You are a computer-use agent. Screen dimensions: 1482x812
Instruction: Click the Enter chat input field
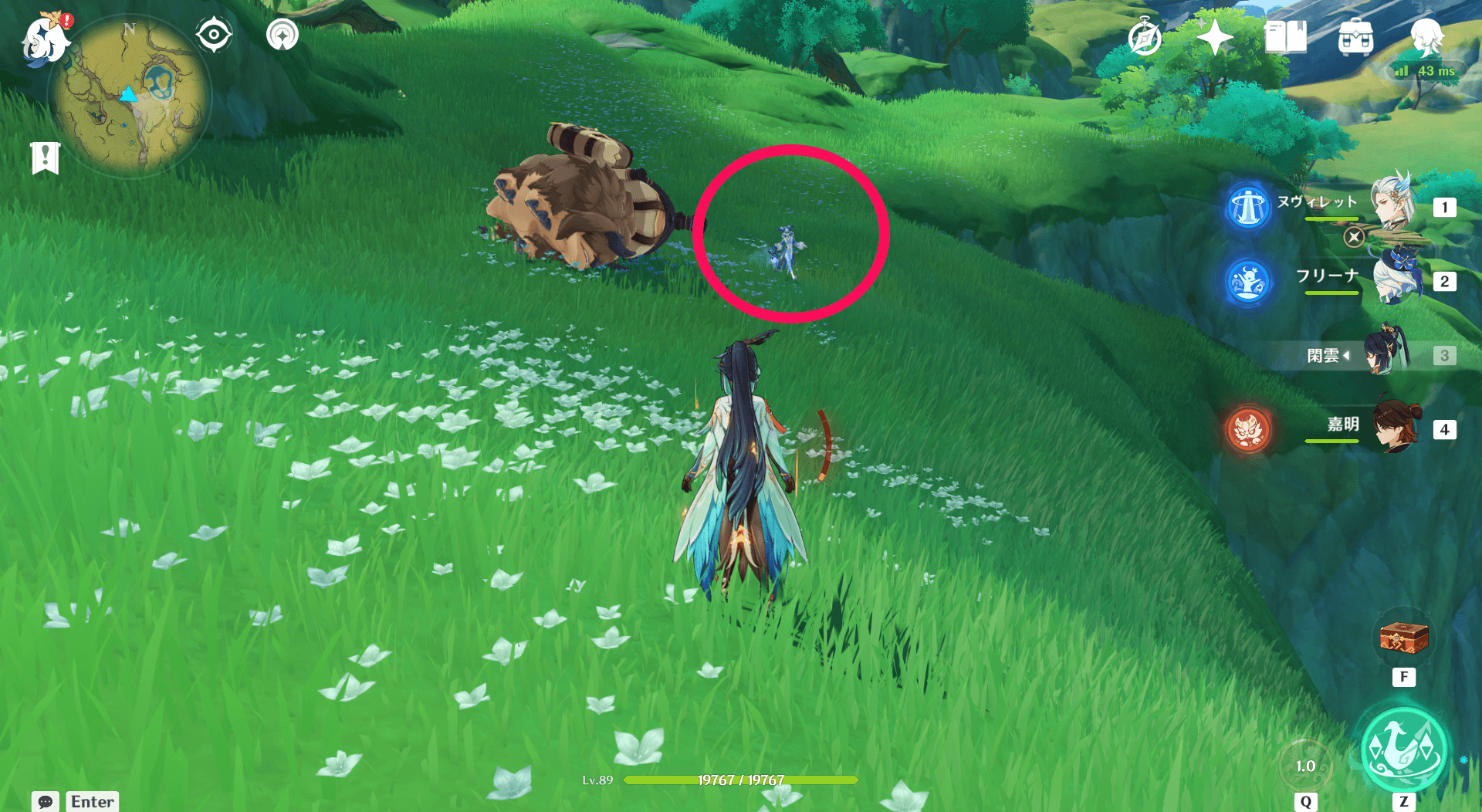coord(92,801)
